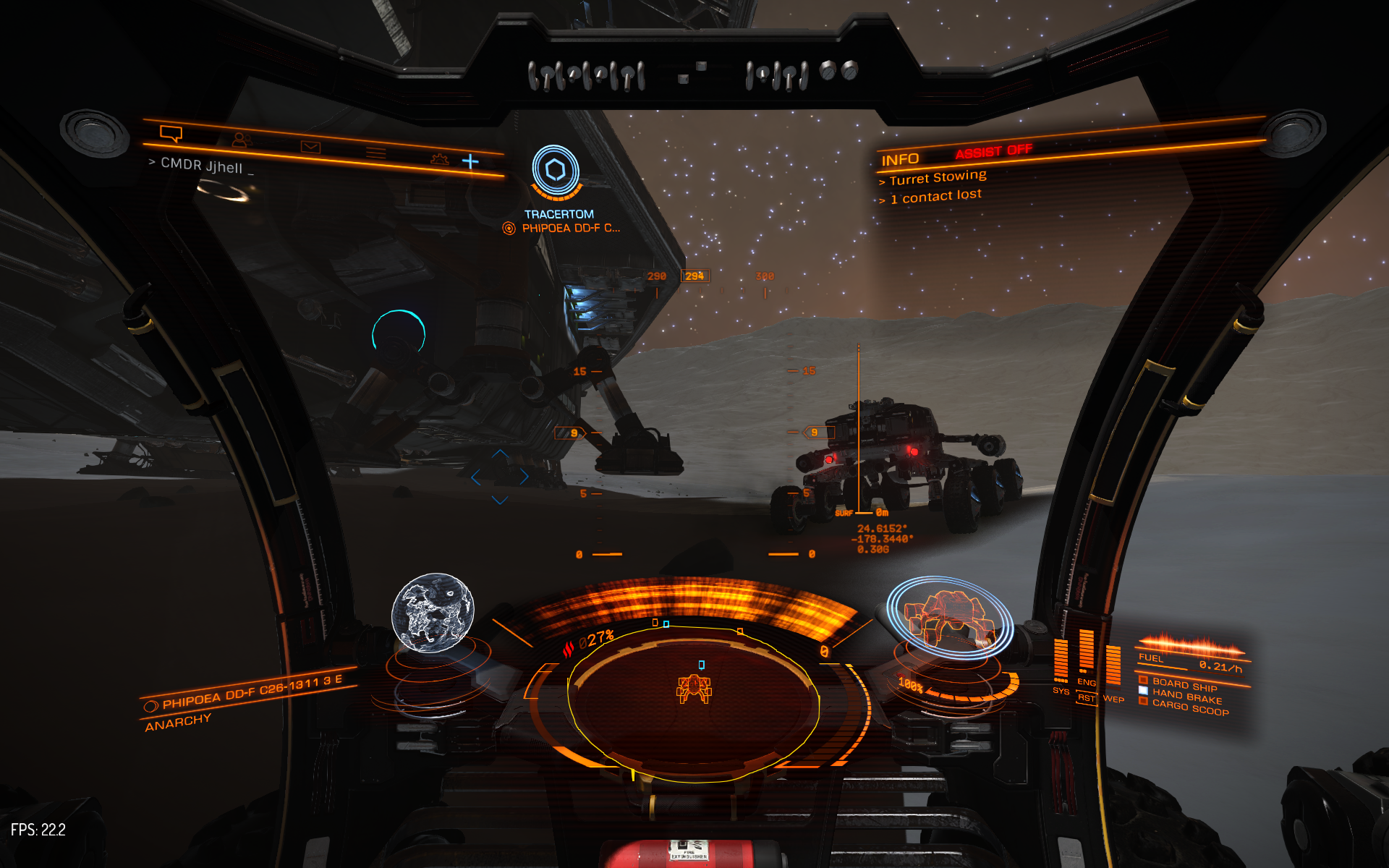The height and width of the screenshot is (868, 1389).
Task: Open the chat speech-bubble tab
Action: 171,134
